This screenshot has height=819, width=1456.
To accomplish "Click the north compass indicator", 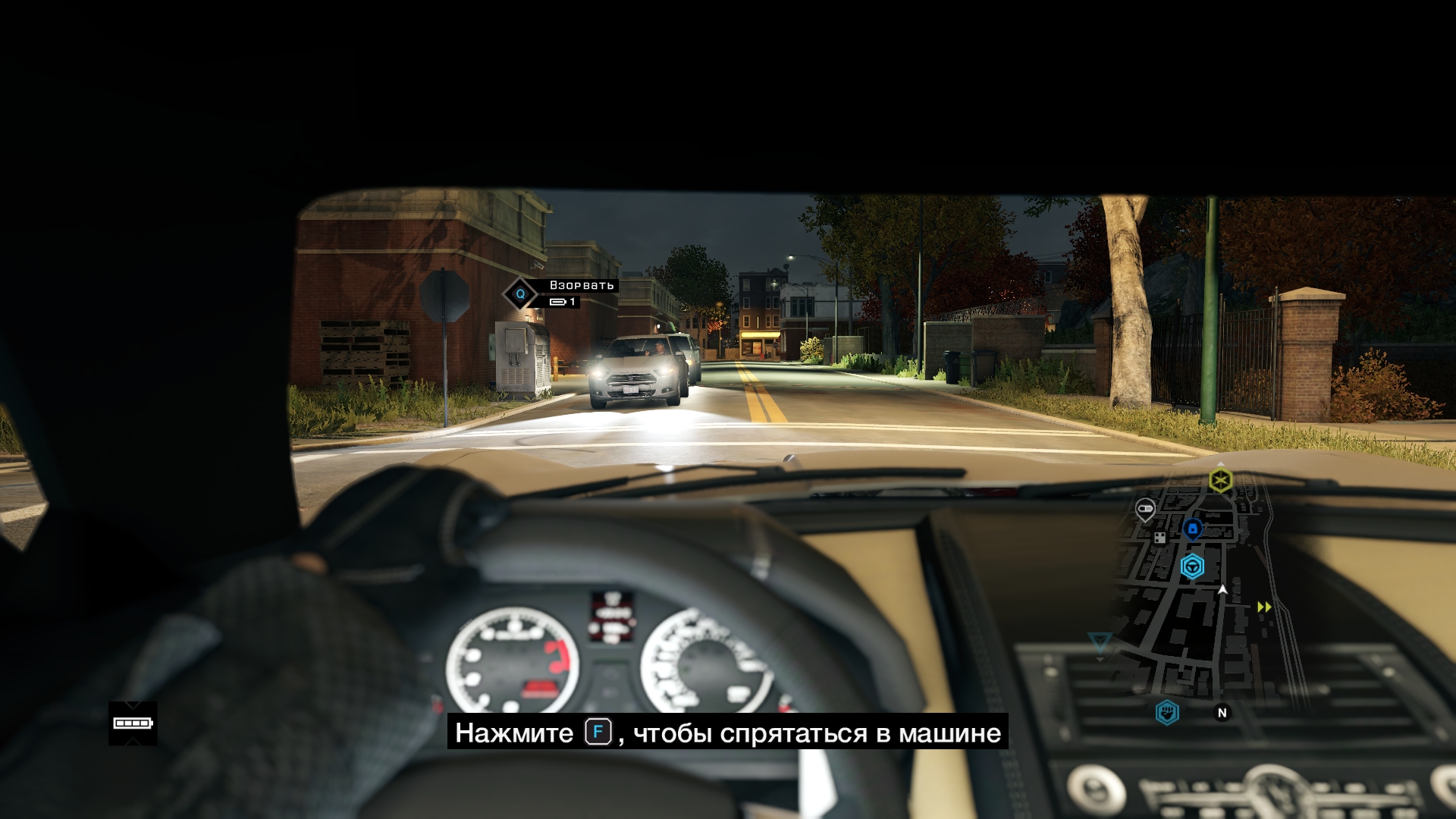I will pyautogui.click(x=1222, y=713).
